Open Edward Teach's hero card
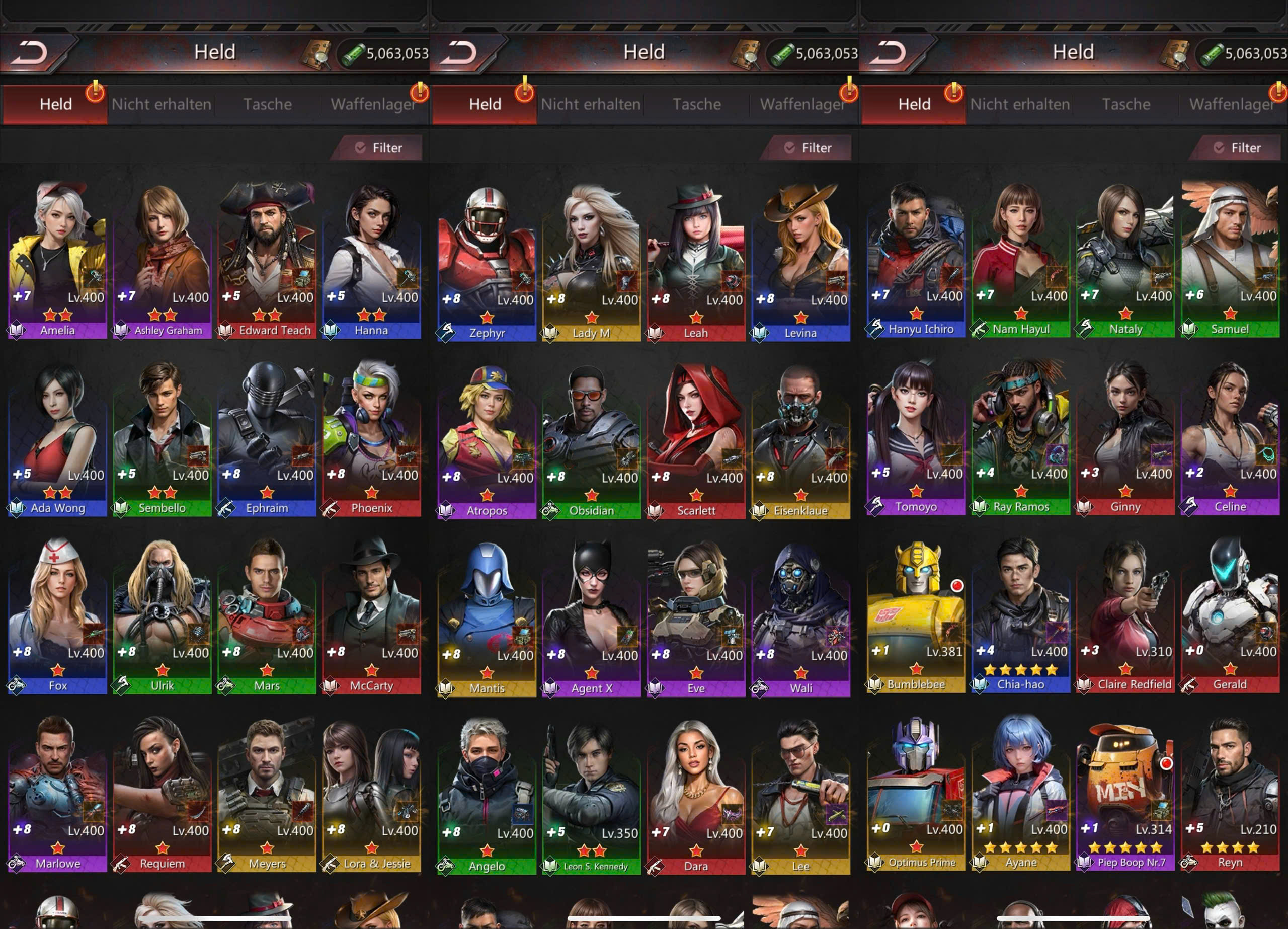Image resolution: width=1288 pixels, height=929 pixels. pyautogui.click(x=266, y=259)
